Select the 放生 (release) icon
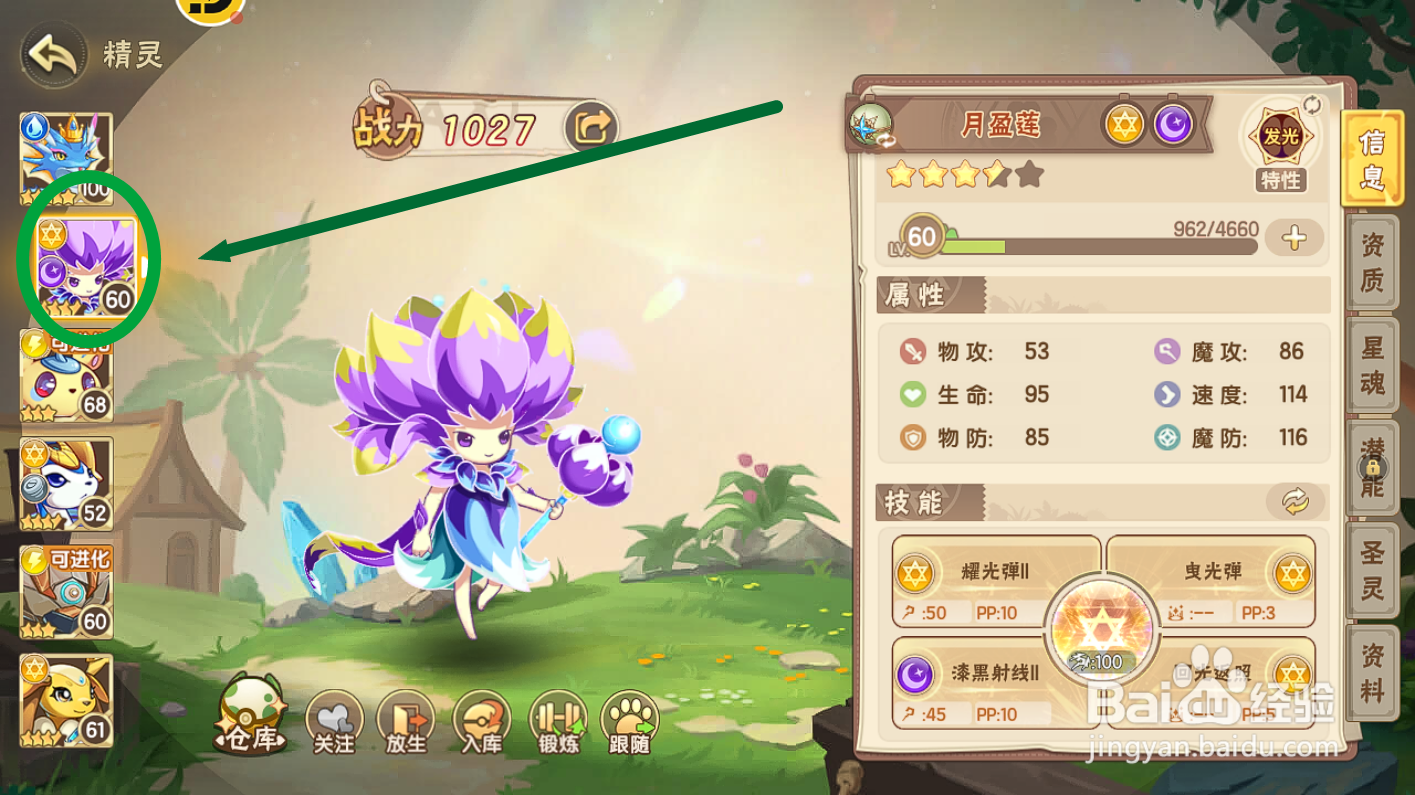Image resolution: width=1415 pixels, height=795 pixels. [408, 722]
